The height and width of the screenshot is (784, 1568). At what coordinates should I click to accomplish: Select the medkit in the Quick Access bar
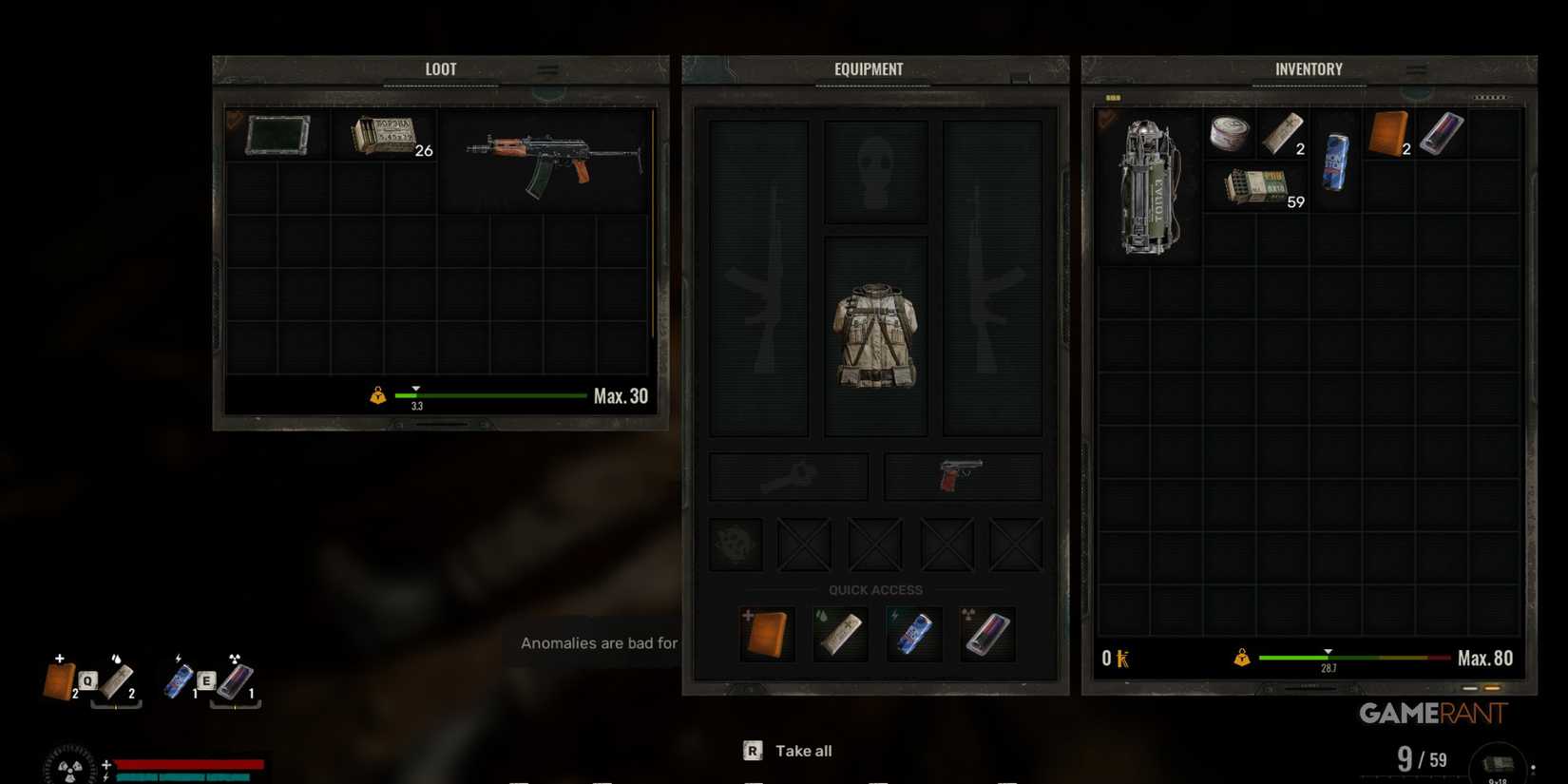766,632
